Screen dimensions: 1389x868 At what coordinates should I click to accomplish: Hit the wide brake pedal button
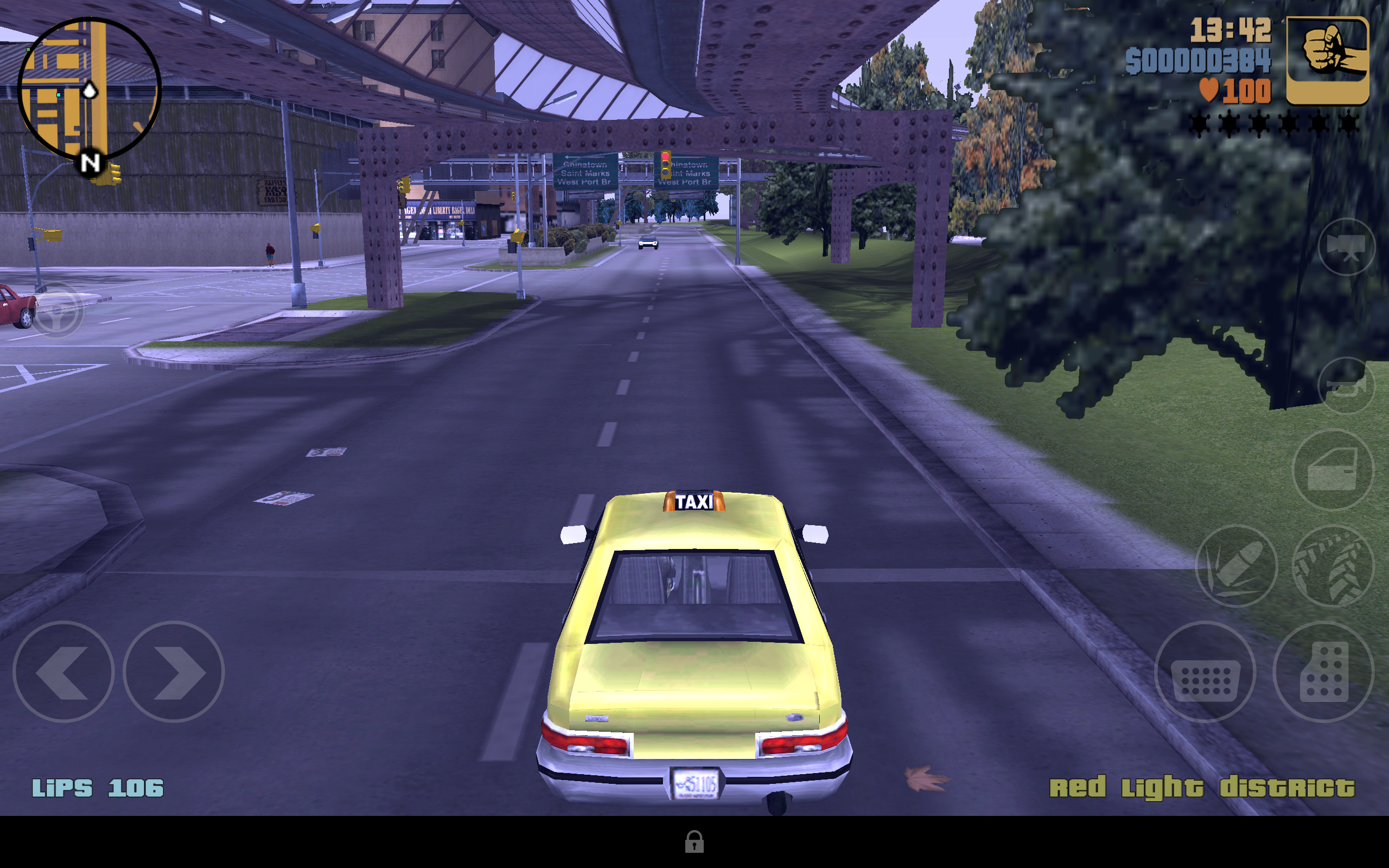click(1205, 671)
